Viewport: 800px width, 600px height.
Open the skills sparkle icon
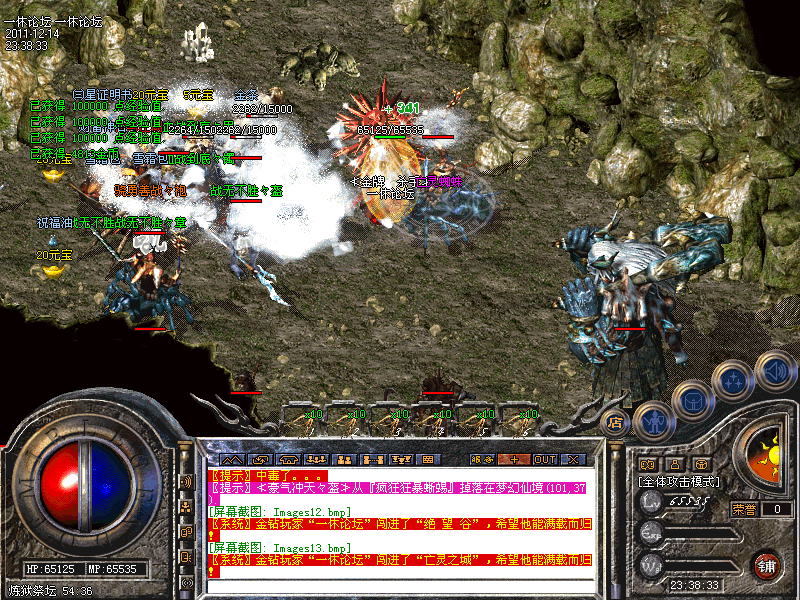tap(734, 381)
